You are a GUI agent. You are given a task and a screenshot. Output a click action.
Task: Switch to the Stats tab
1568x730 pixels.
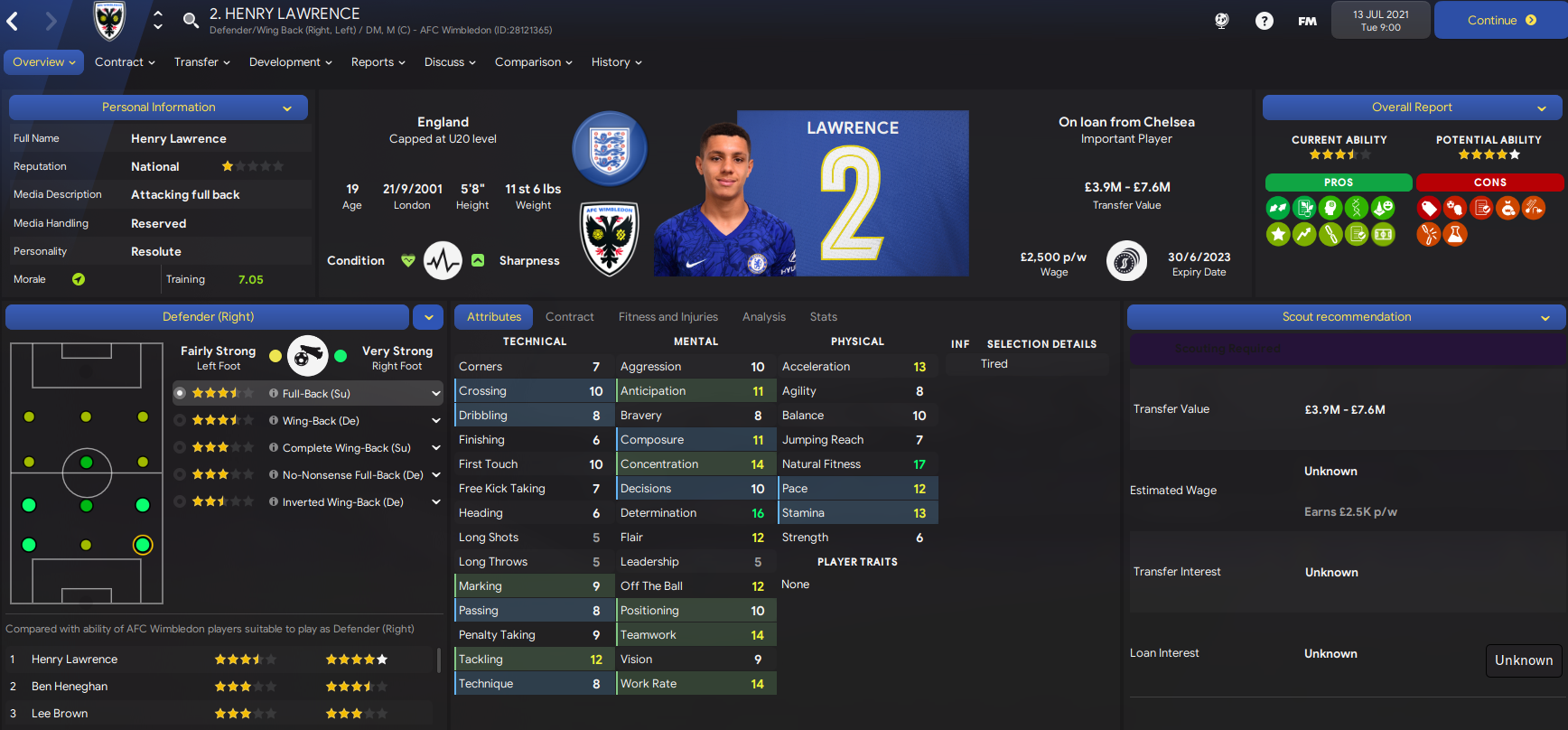click(823, 316)
